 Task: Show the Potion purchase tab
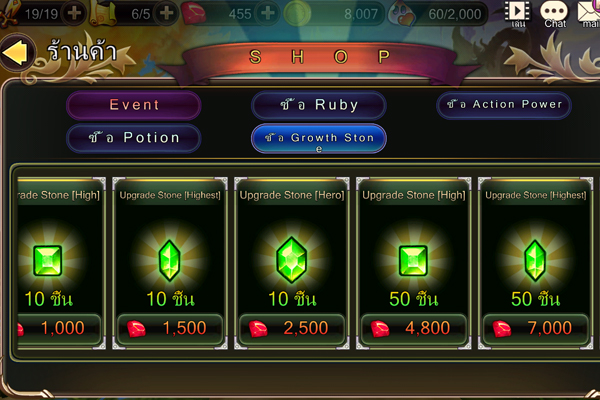click(134, 138)
